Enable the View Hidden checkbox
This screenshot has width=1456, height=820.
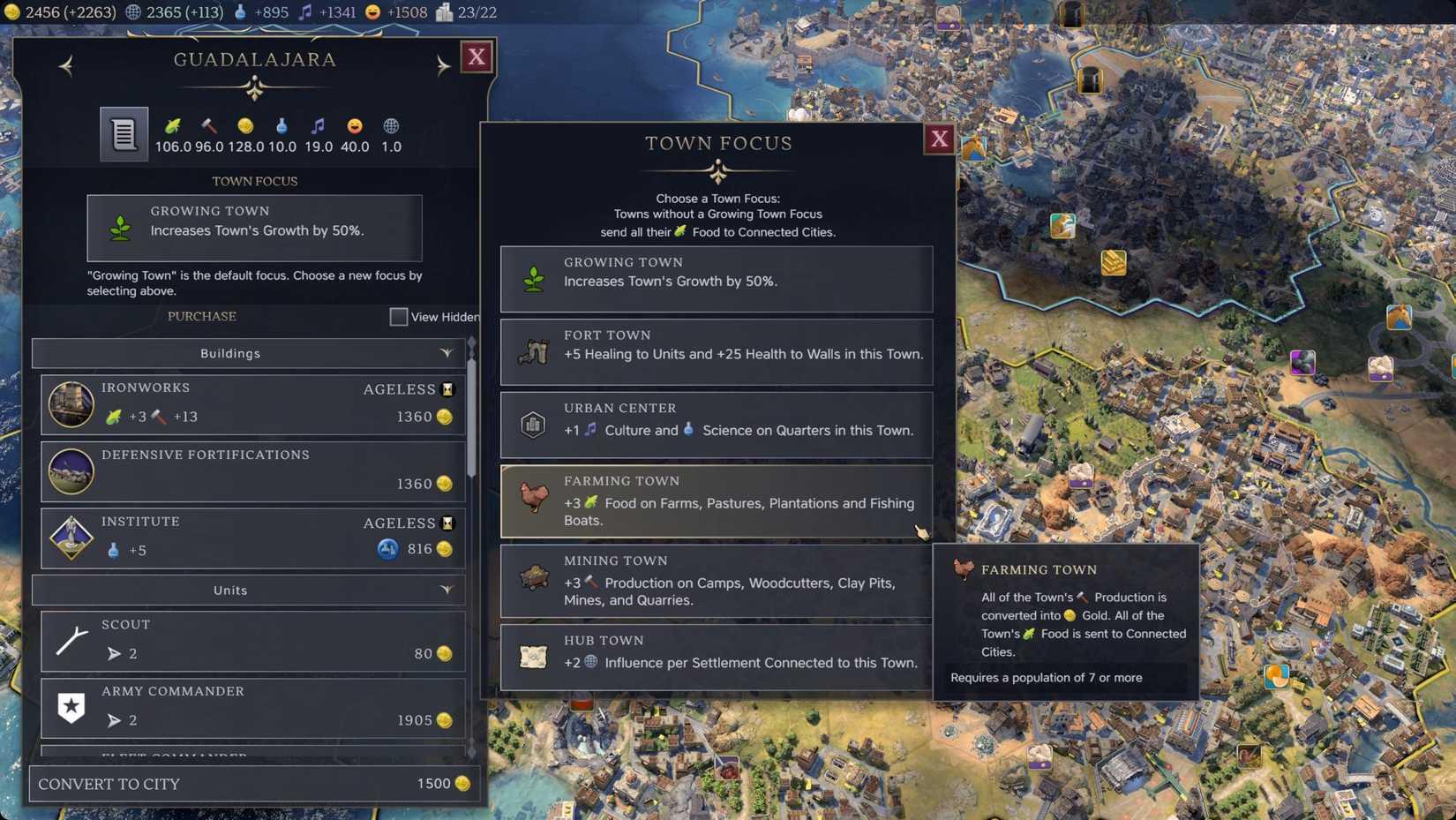tap(398, 316)
